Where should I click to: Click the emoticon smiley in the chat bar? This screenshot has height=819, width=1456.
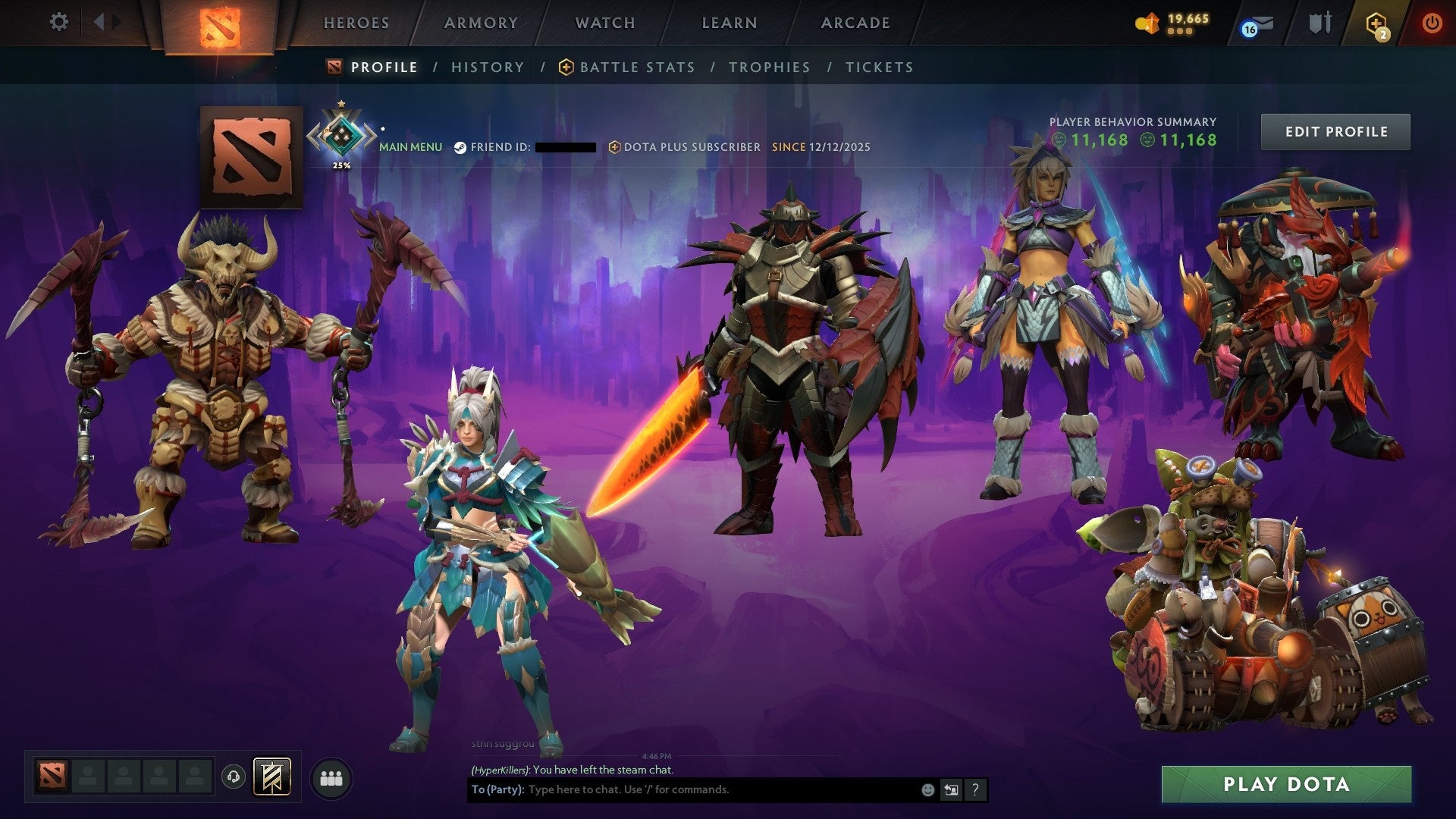(x=927, y=789)
